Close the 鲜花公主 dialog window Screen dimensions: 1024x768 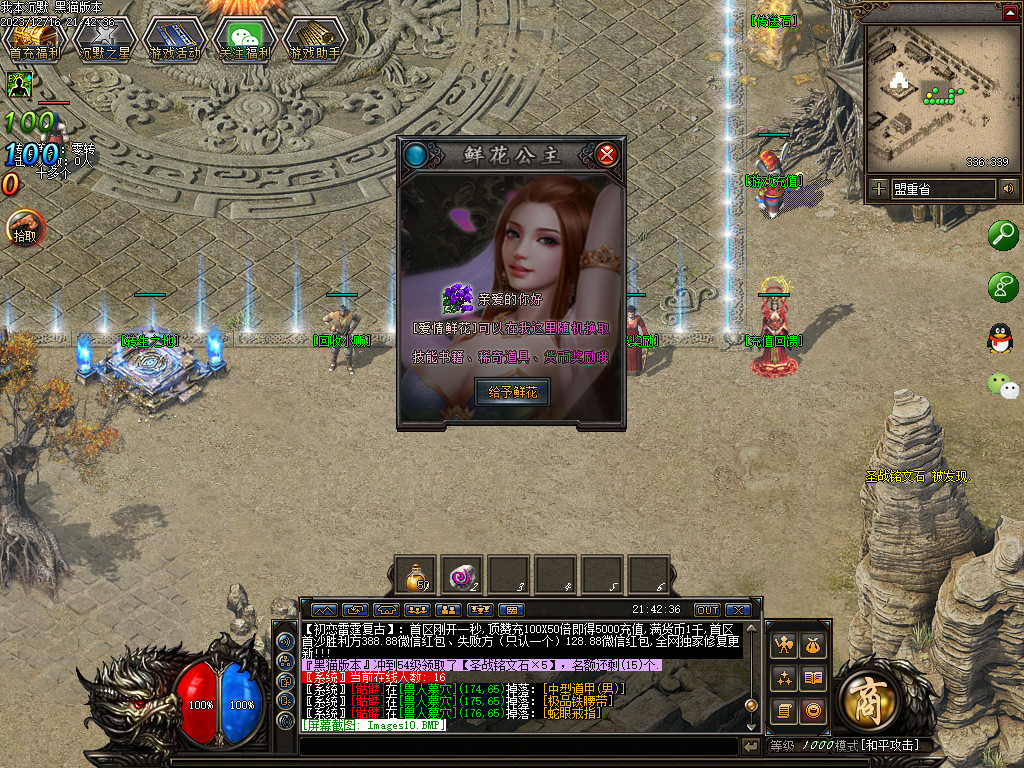606,155
